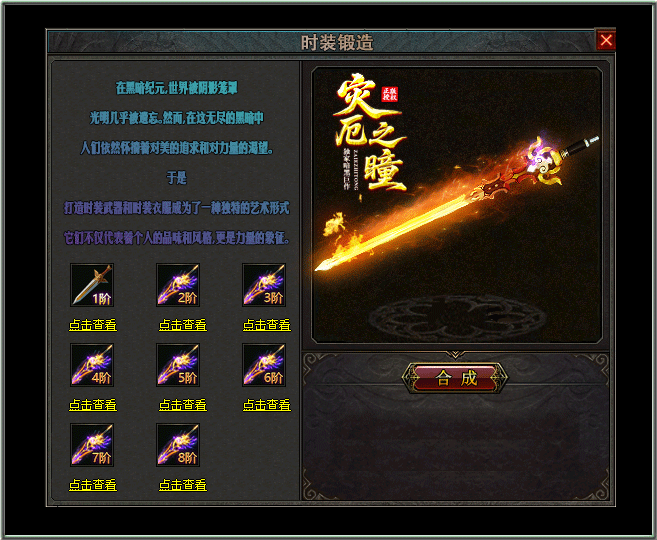
Task: Choose the 6阶 weapon icon
Action: 264,365
